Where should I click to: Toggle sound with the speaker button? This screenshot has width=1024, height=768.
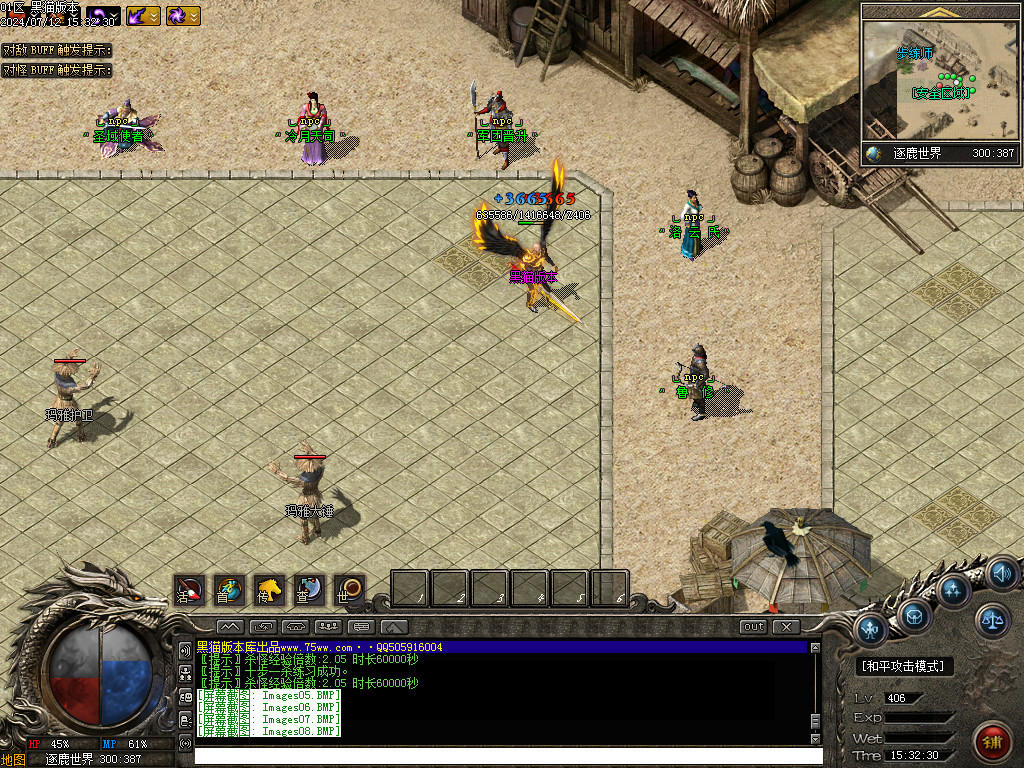pos(1001,574)
